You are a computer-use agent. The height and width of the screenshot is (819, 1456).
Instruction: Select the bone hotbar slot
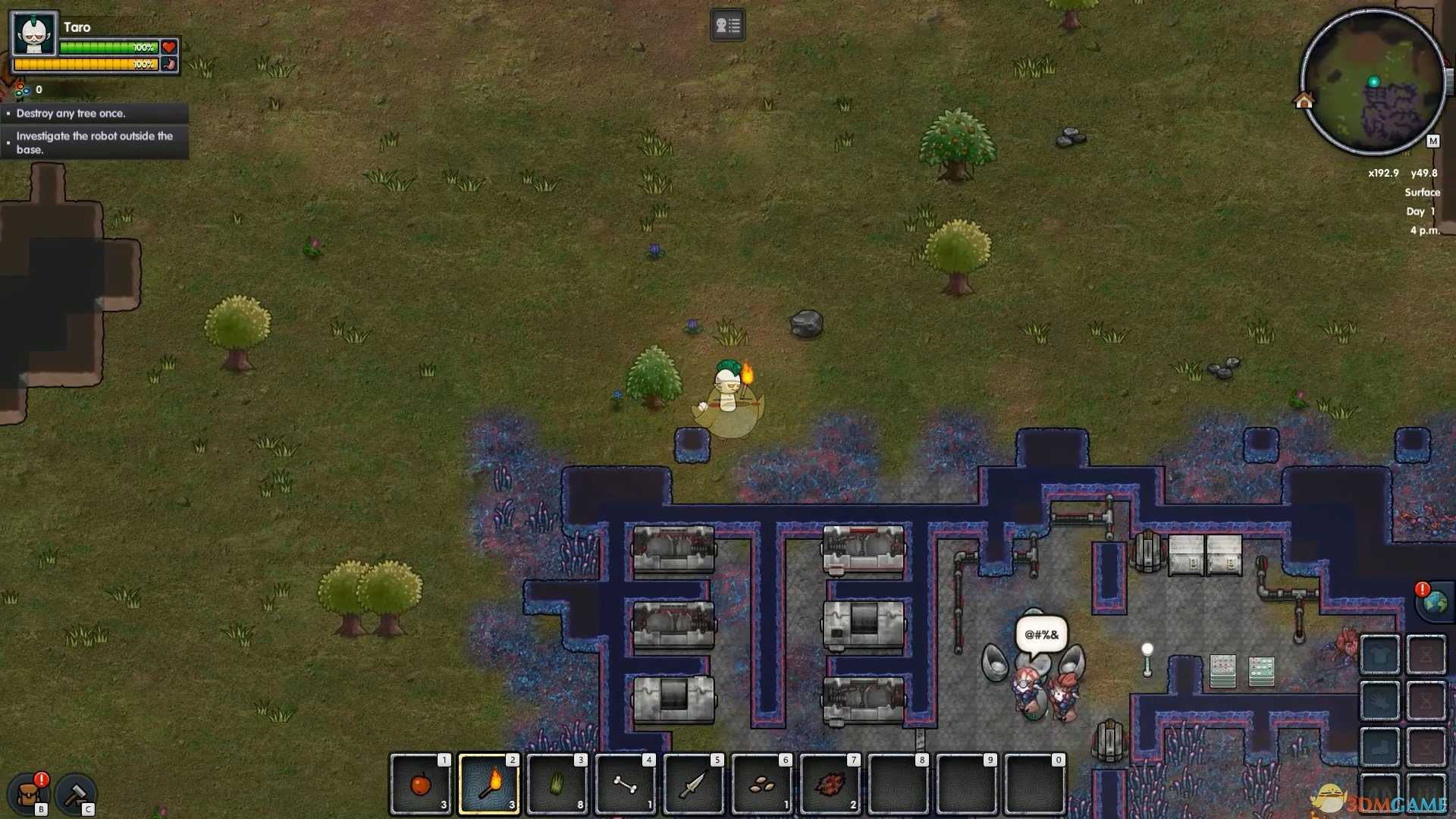pos(626,783)
